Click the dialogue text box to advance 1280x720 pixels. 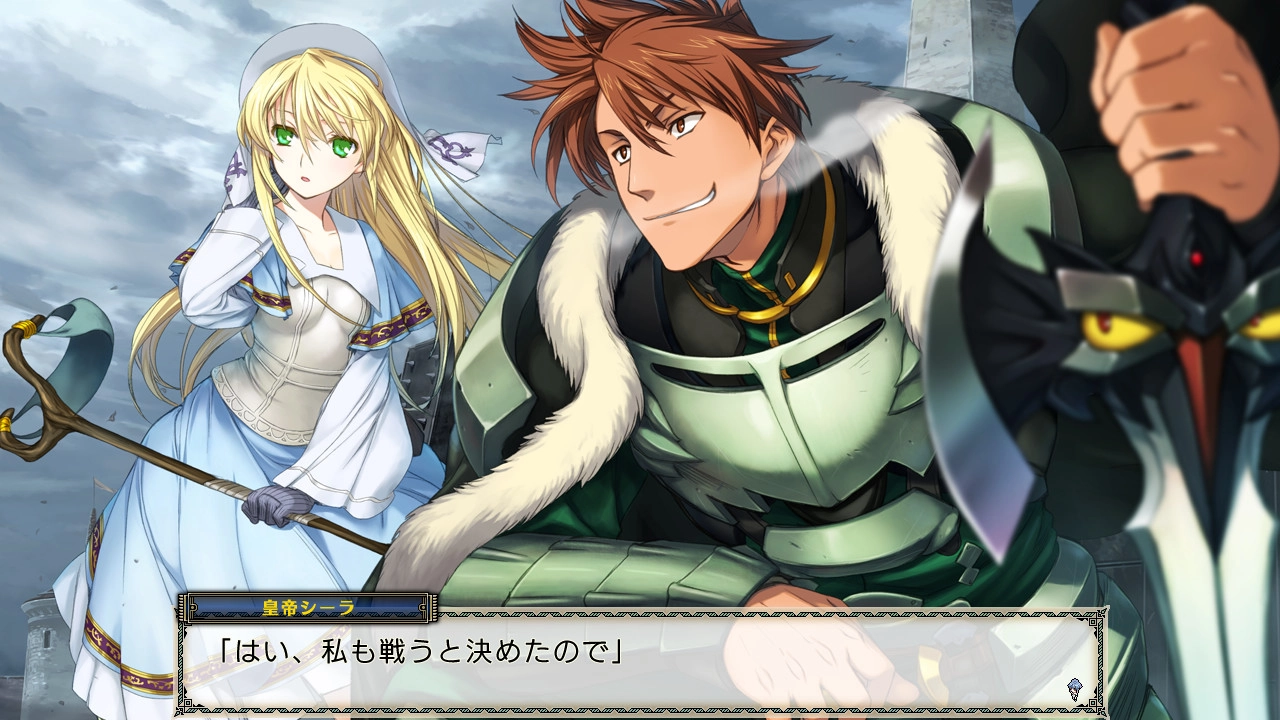coord(640,660)
